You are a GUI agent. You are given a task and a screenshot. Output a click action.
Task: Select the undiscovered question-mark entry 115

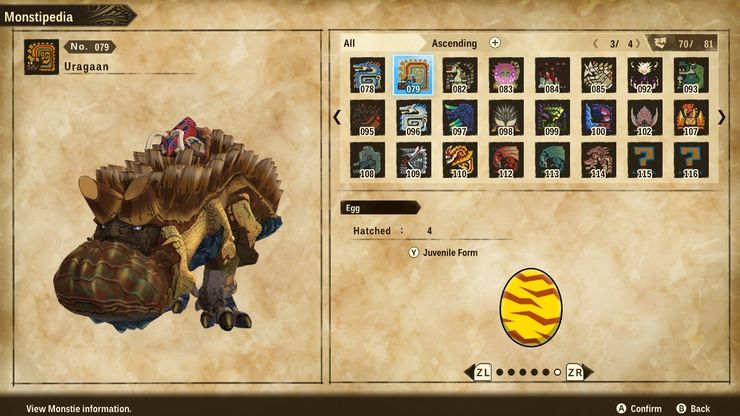pyautogui.click(x=645, y=161)
